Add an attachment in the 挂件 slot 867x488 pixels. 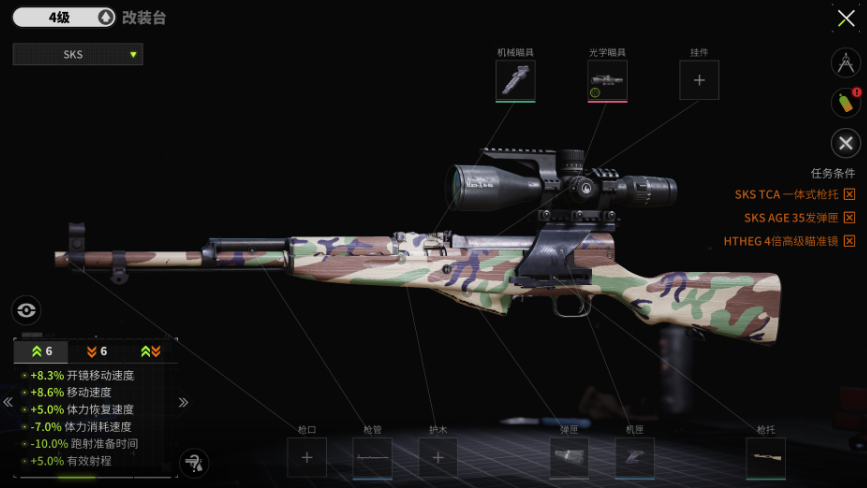pos(699,80)
